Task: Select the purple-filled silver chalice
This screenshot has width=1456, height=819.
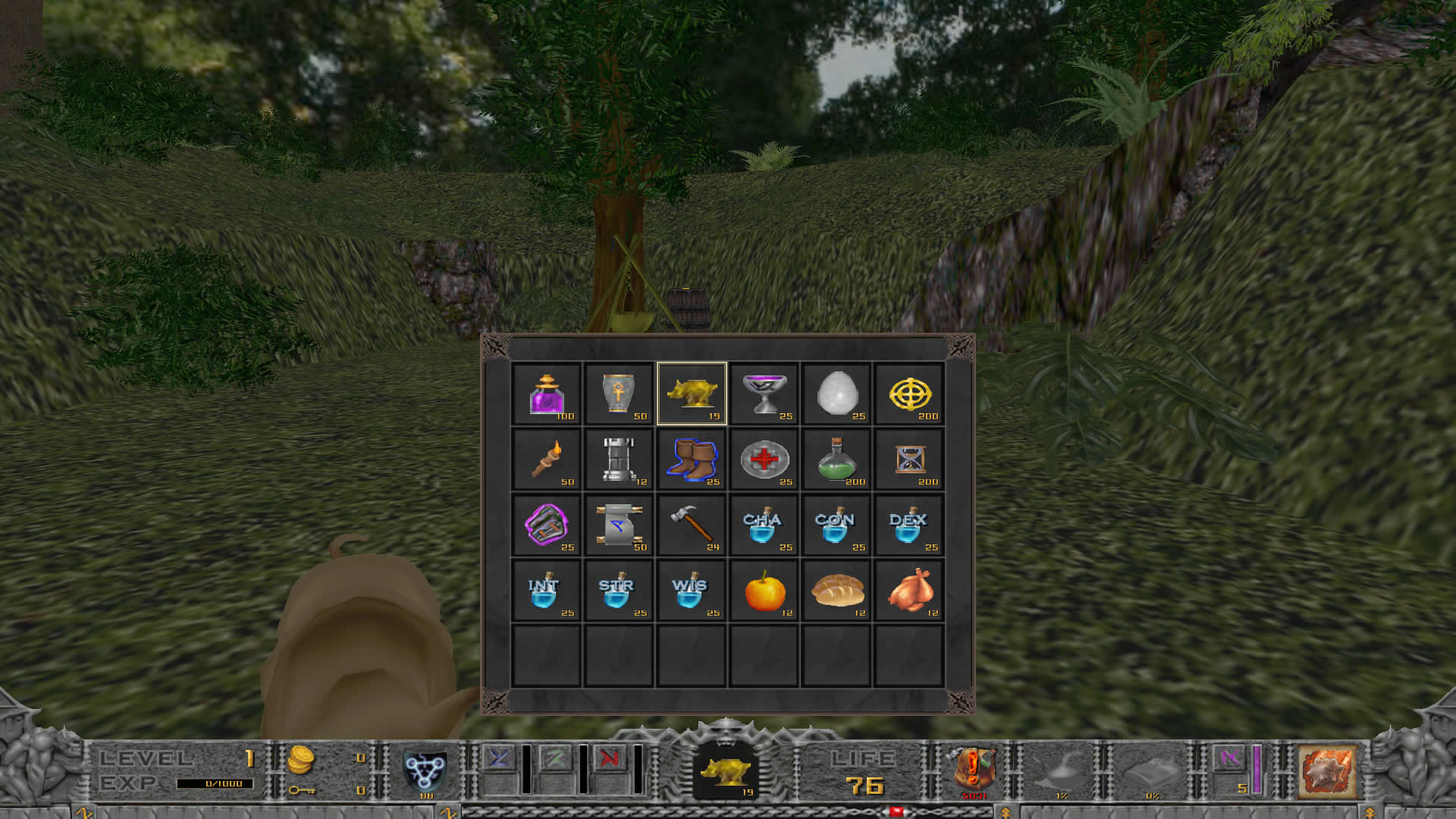Action: (764, 394)
